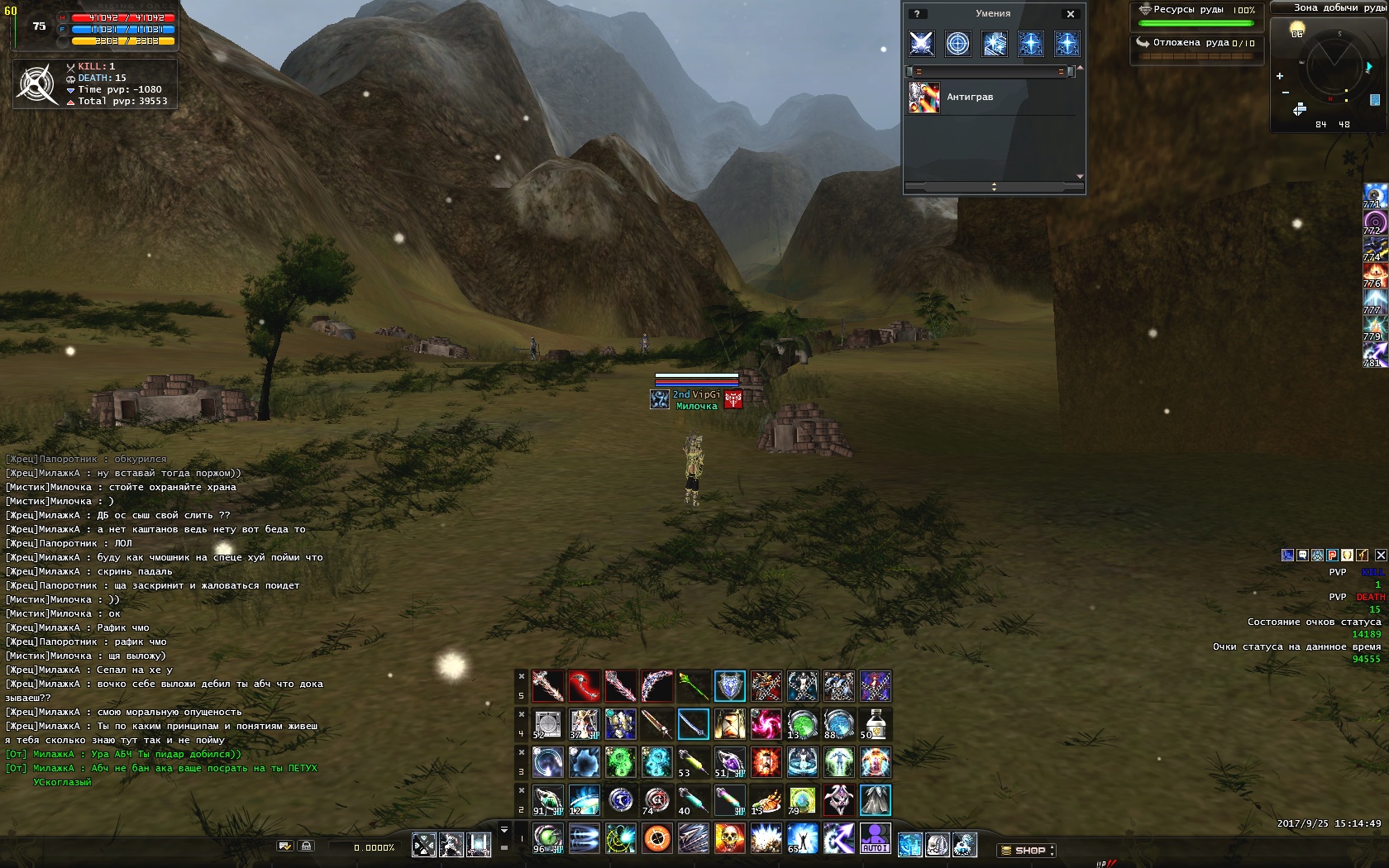Equip the blue shield armor slot
The width and height of the screenshot is (1389, 868).
729,686
